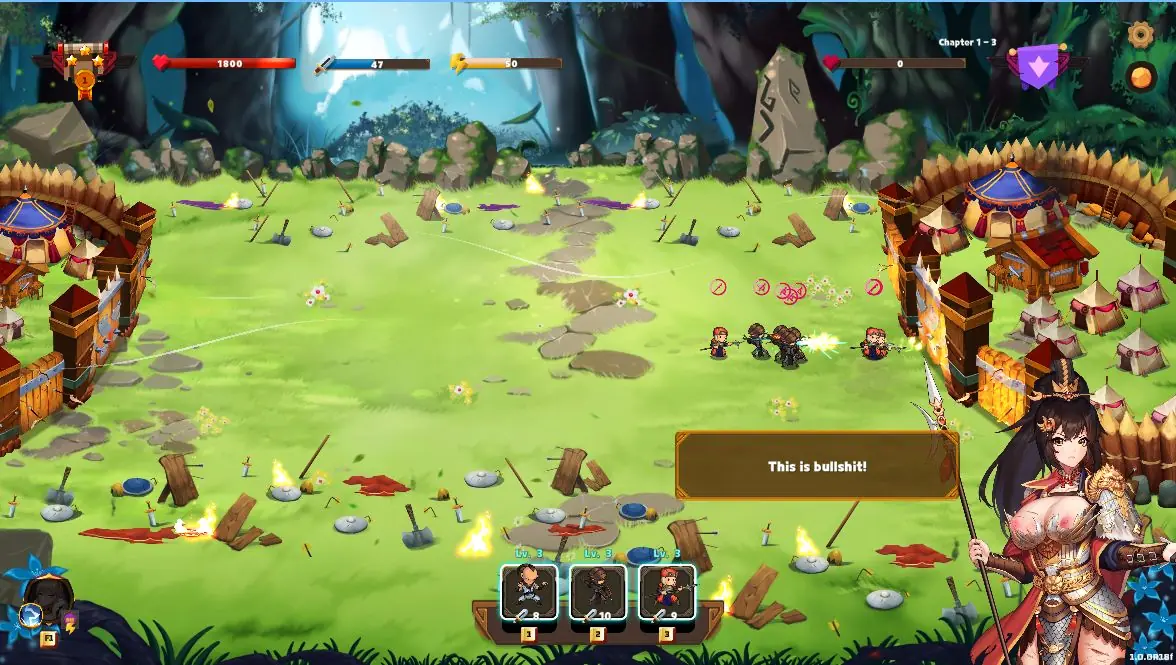Open the gear settings menu
The width and height of the screenshot is (1176, 665).
[1141, 34]
